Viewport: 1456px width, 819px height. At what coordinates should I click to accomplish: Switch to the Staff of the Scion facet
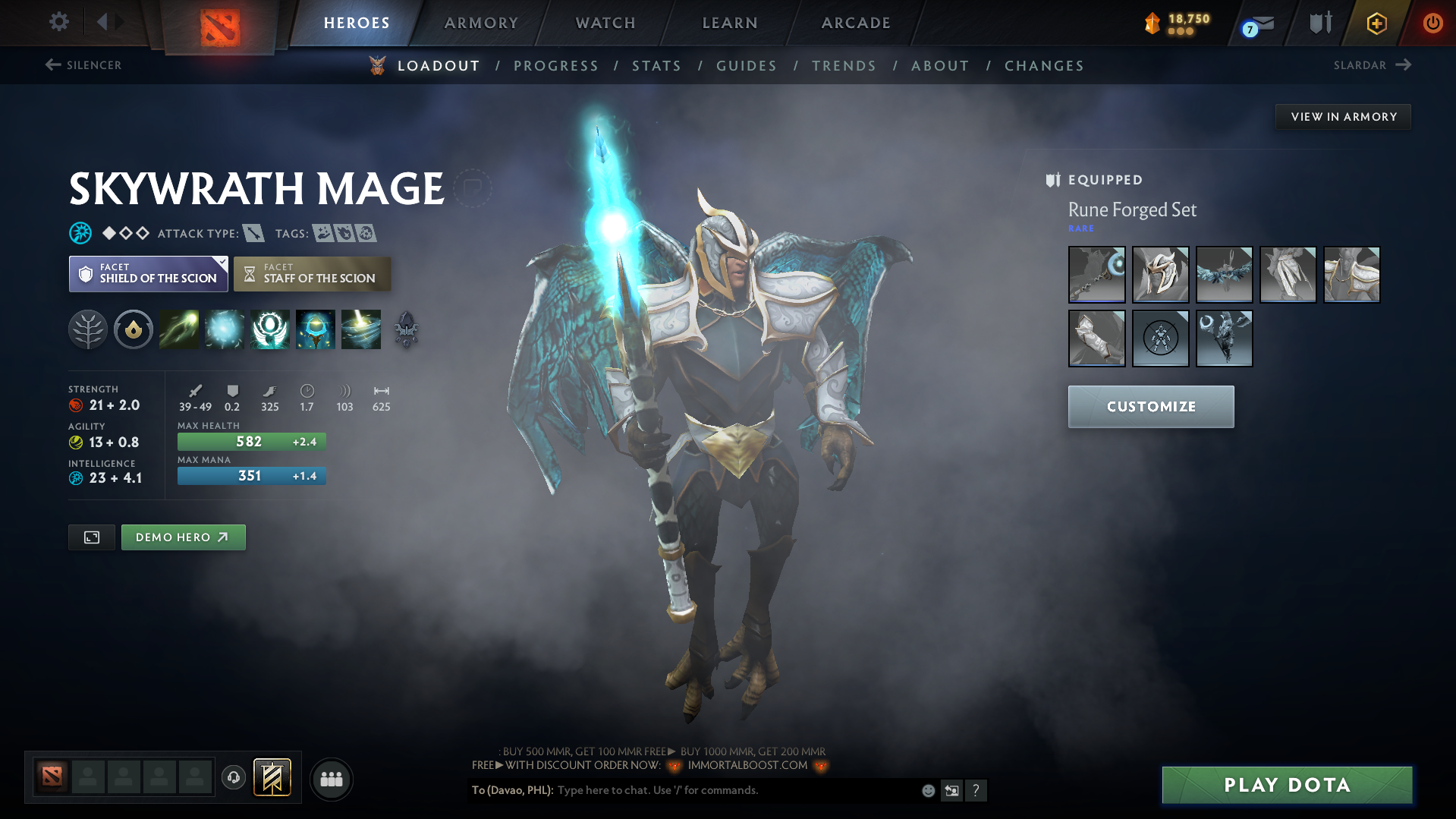click(312, 273)
